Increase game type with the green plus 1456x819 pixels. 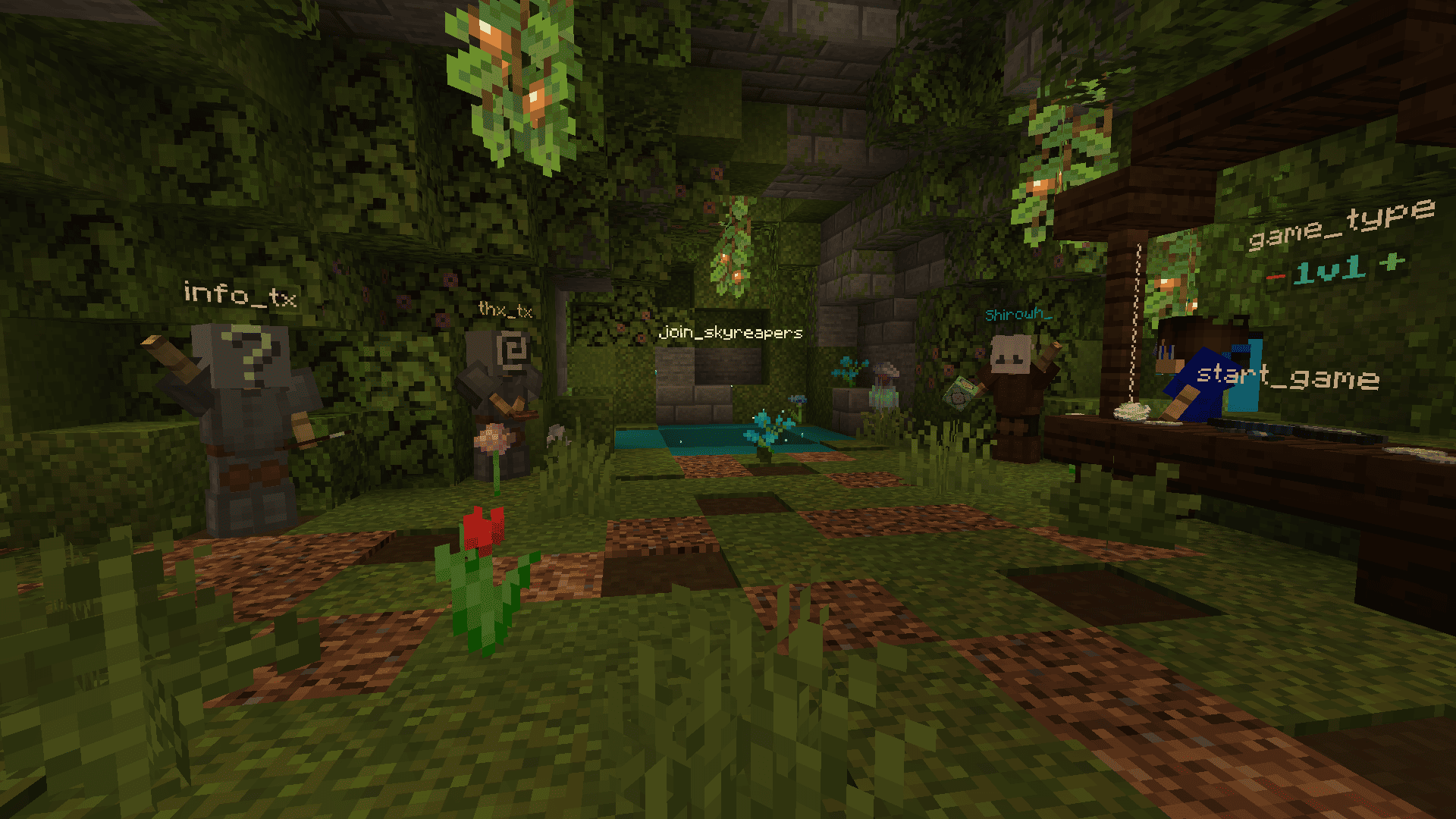1392,262
